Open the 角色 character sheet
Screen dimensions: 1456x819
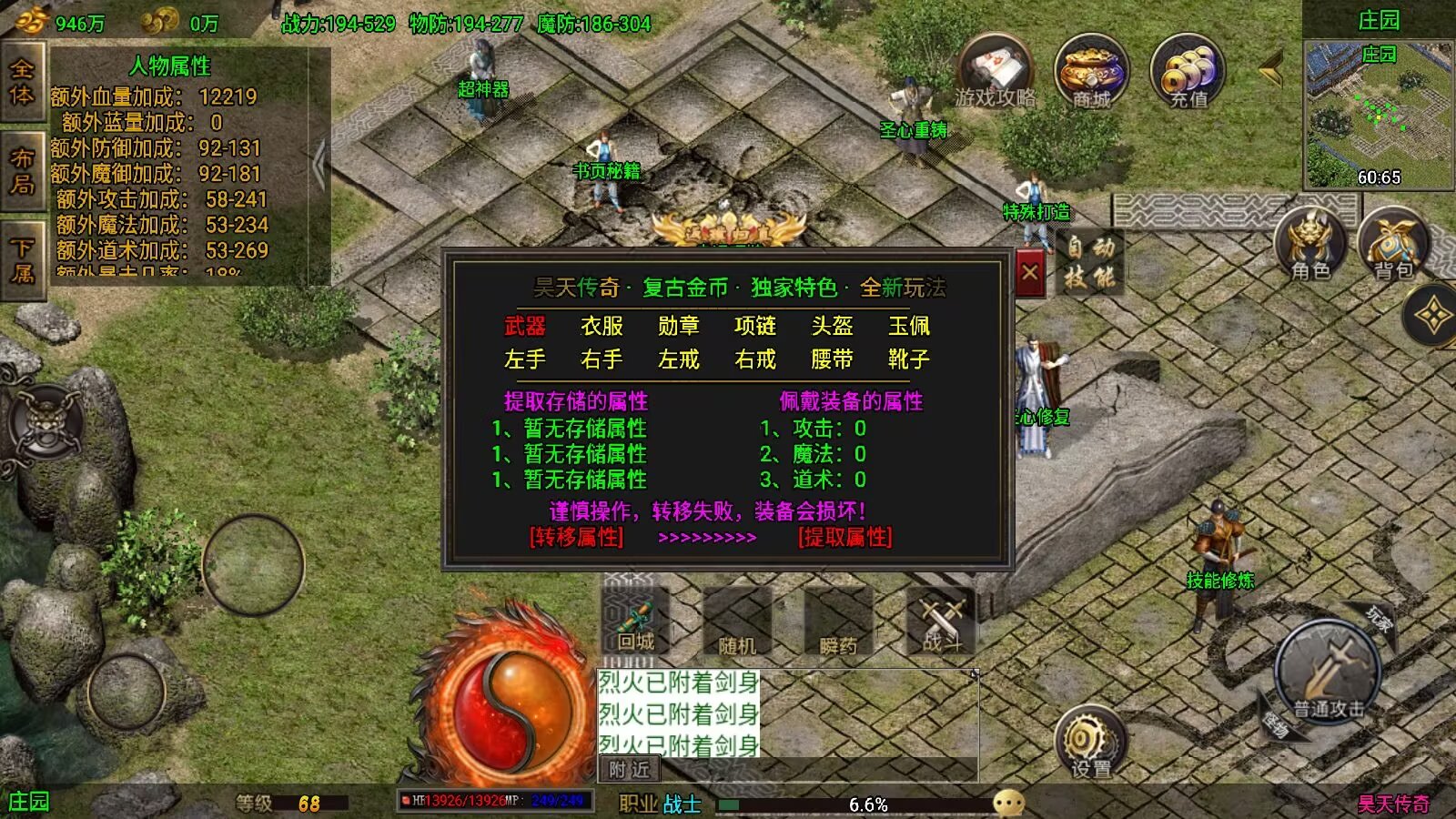[1310, 246]
